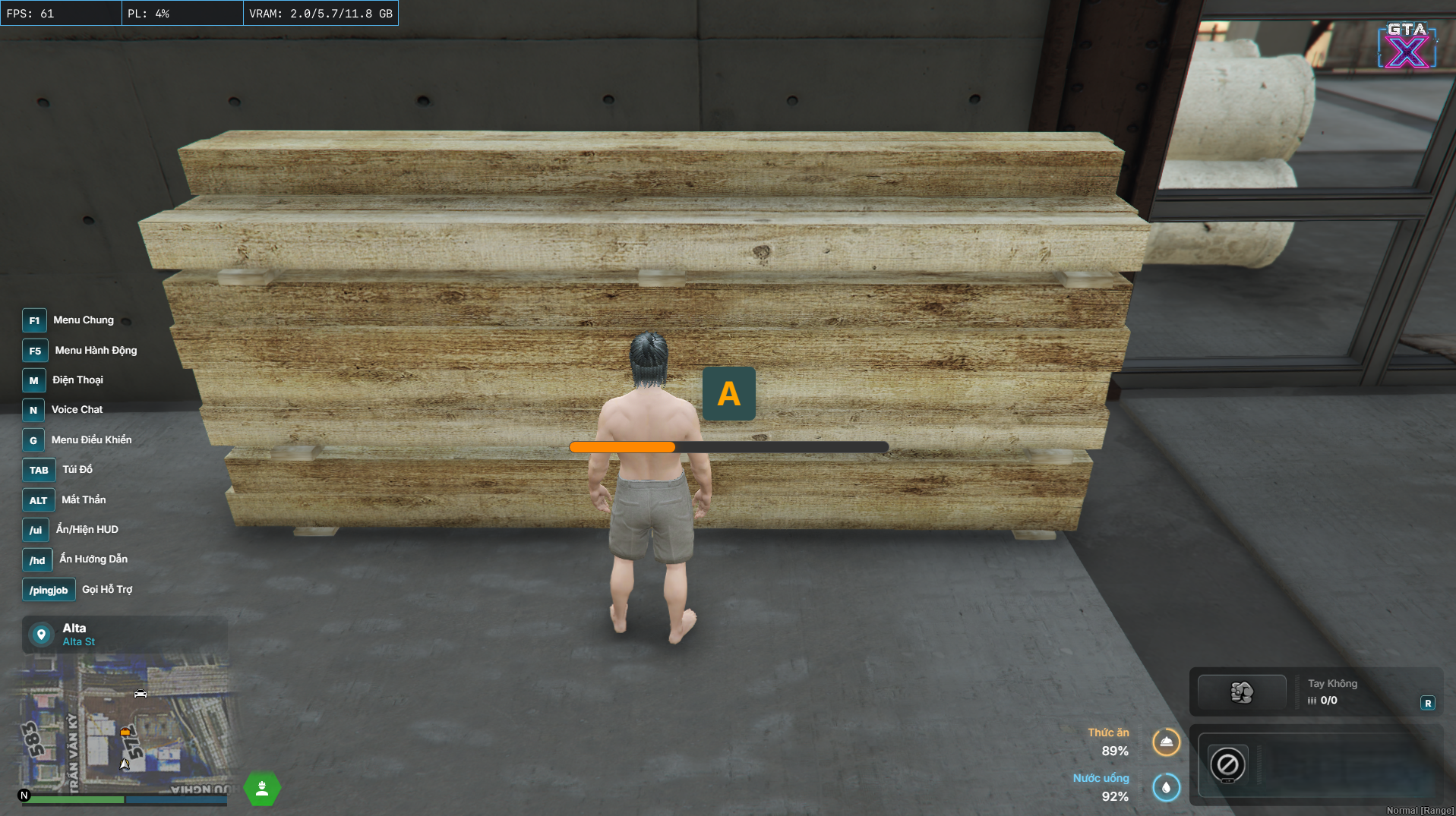The width and height of the screenshot is (1456, 816).
Task: Click the Thức ăn food icon
Action: point(1166,742)
